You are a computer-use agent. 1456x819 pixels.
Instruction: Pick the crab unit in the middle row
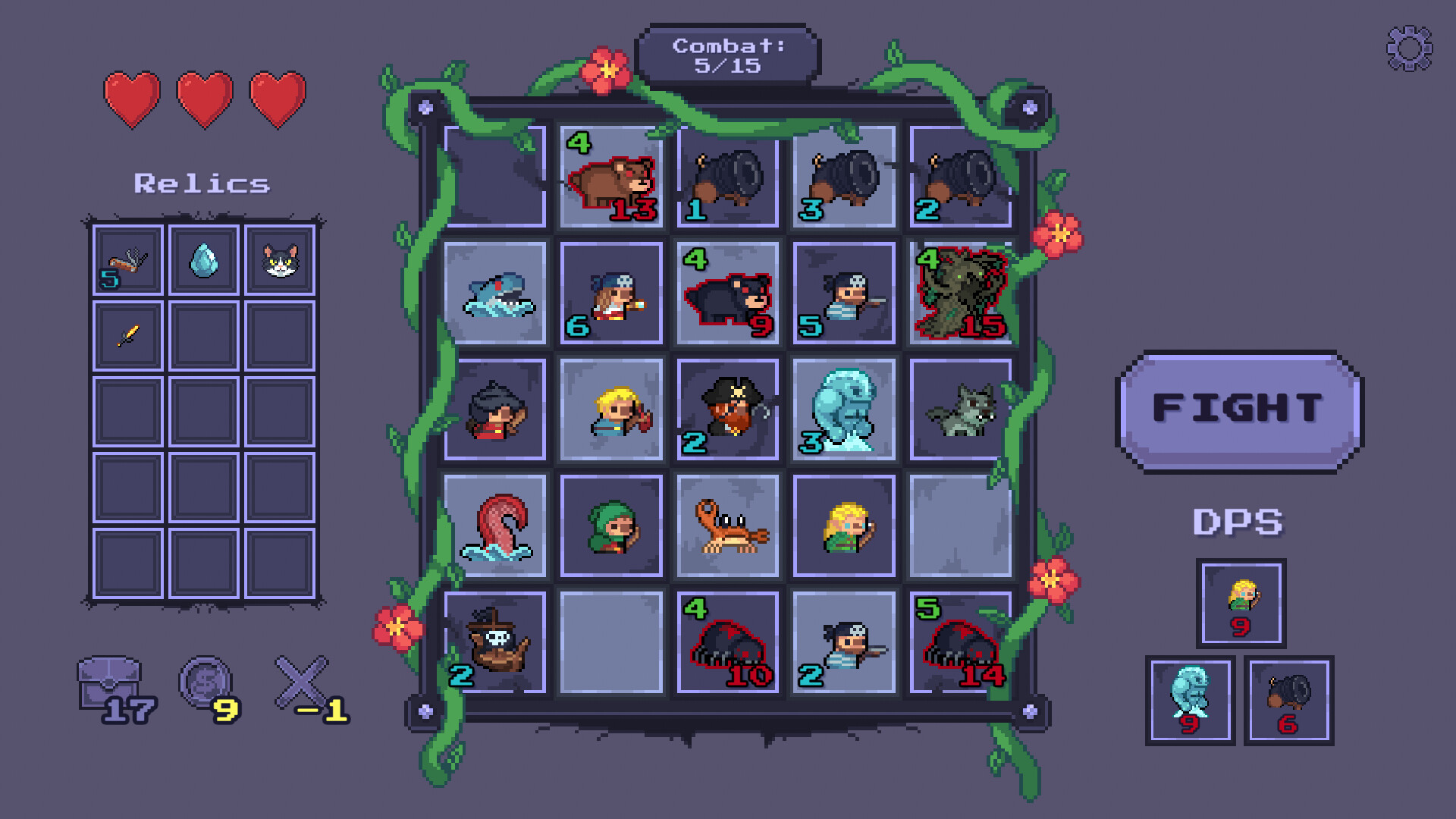point(726,526)
